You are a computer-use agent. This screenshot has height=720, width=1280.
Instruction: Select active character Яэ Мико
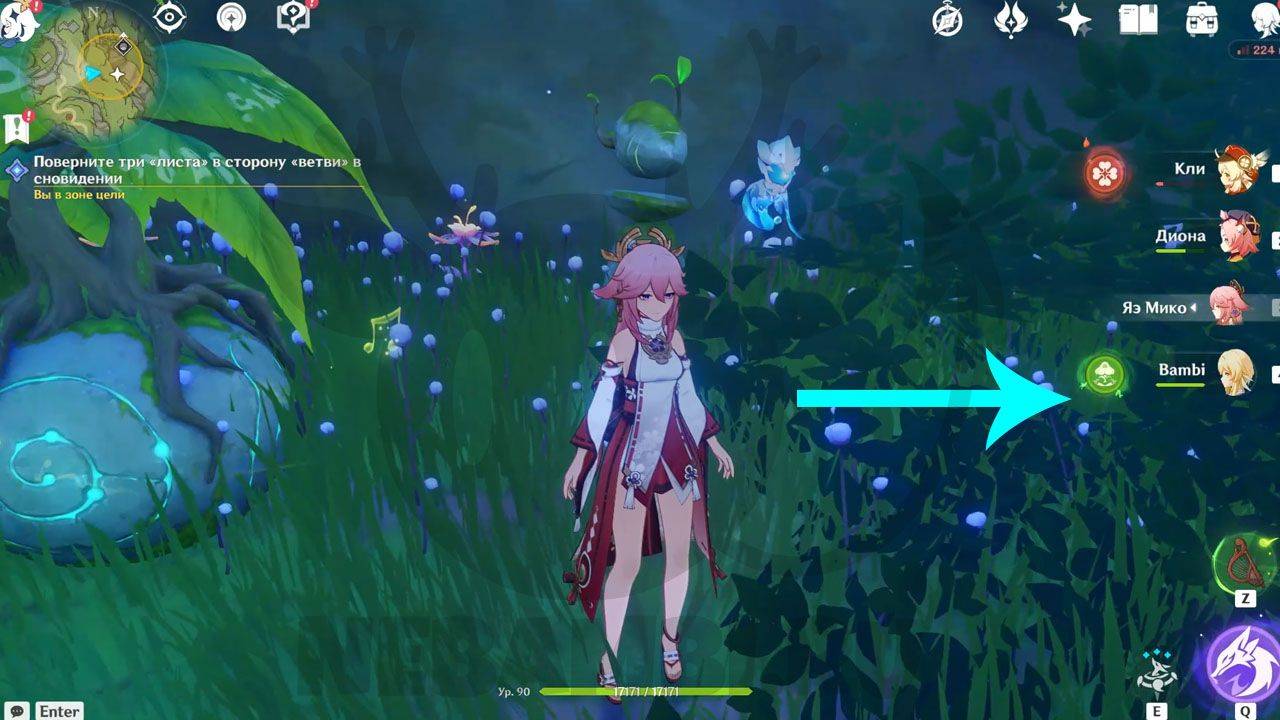[1228, 306]
